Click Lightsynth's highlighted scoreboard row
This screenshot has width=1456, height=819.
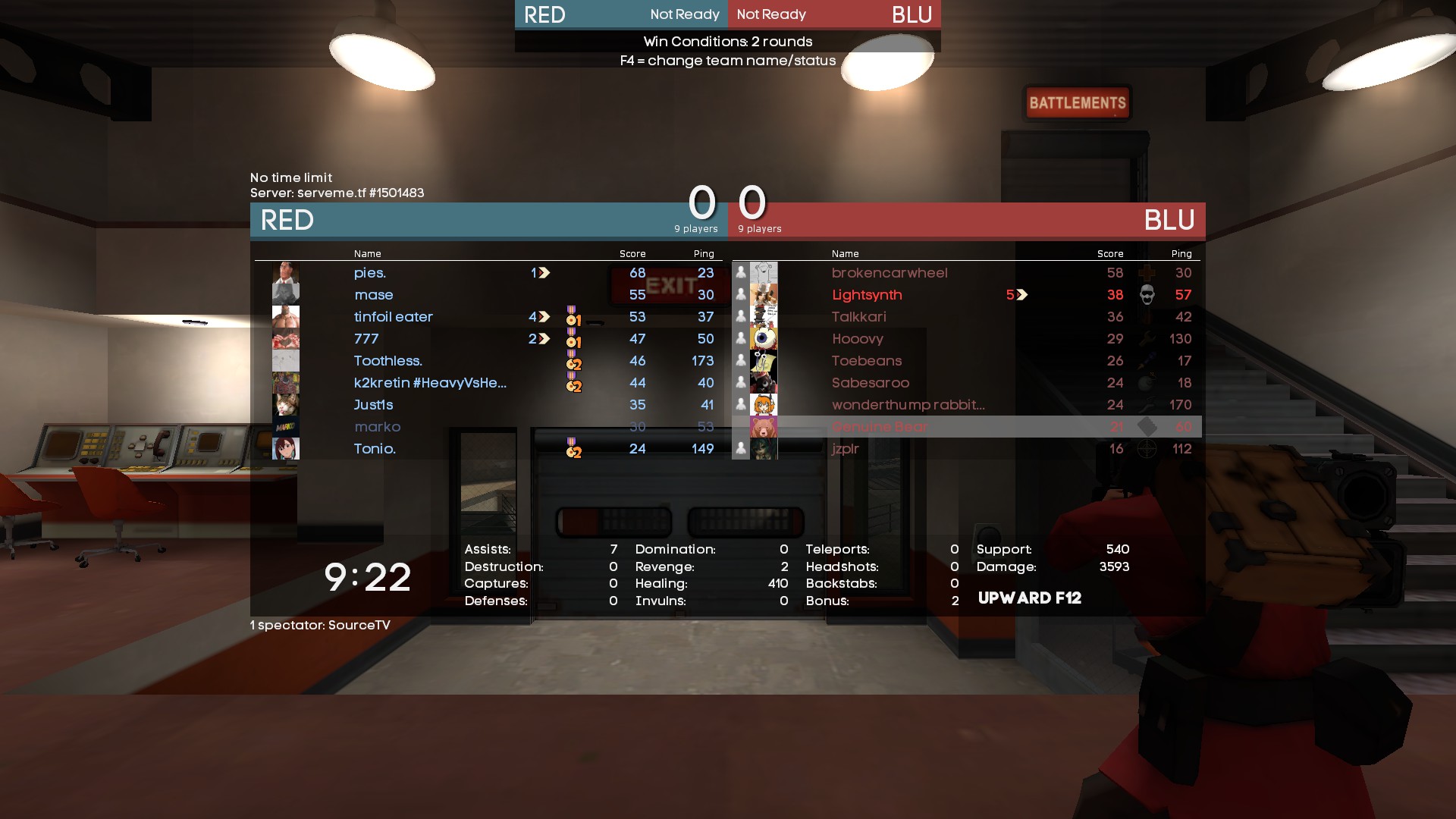tap(867, 295)
